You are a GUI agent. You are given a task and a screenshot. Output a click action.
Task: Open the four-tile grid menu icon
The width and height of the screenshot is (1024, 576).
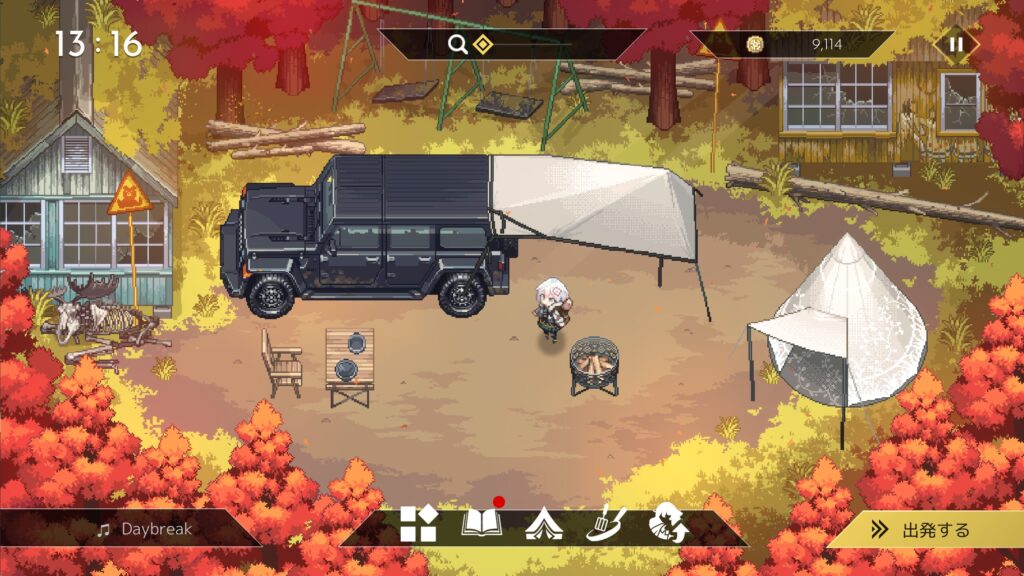tap(418, 524)
